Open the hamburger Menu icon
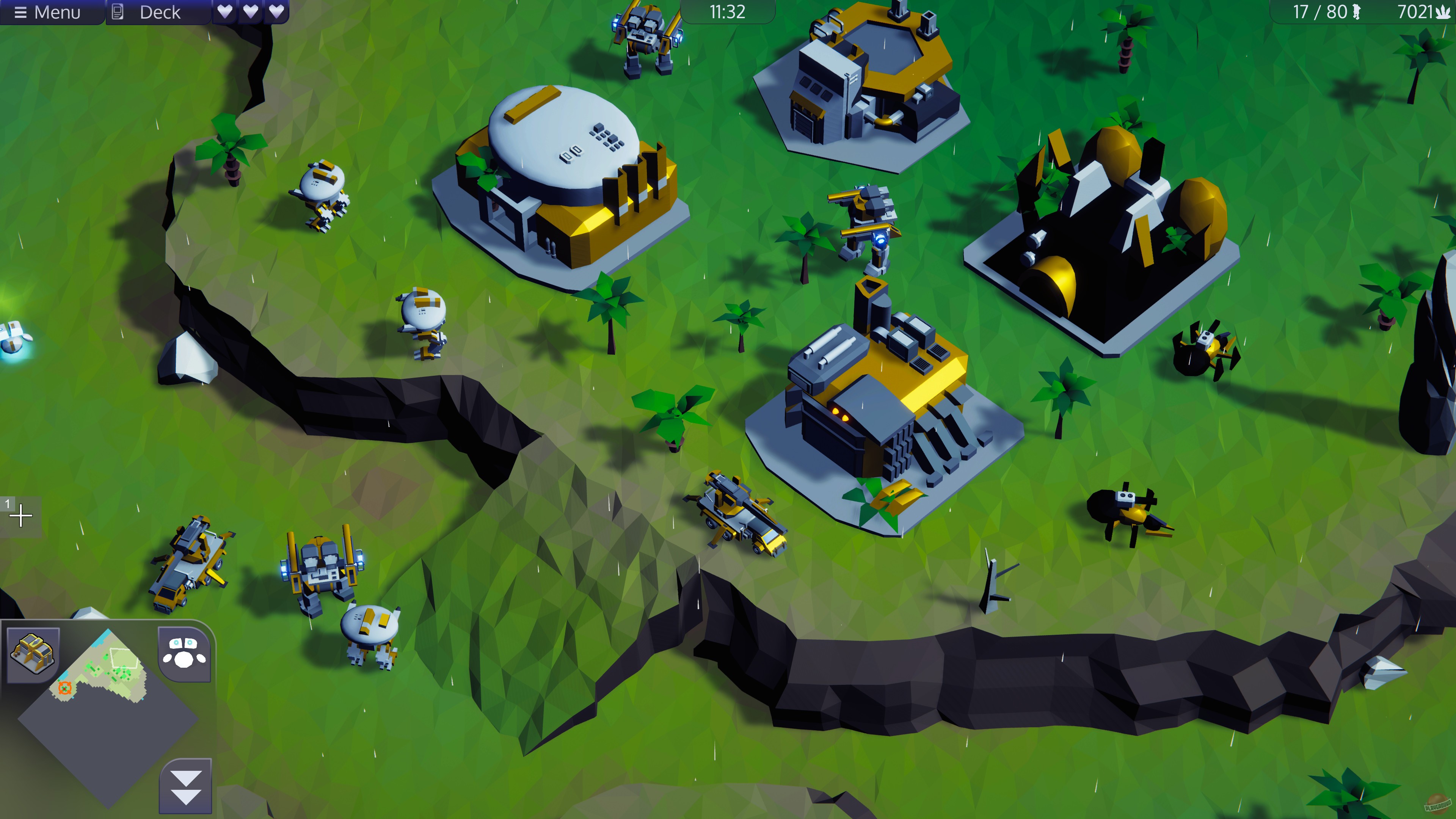Screen dimensions: 1456x819 [x=22, y=13]
